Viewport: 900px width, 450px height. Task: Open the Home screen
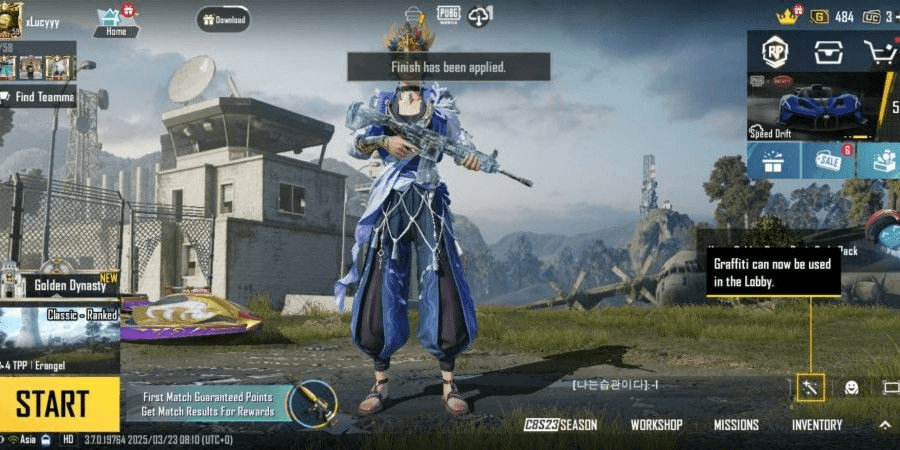pos(114,21)
